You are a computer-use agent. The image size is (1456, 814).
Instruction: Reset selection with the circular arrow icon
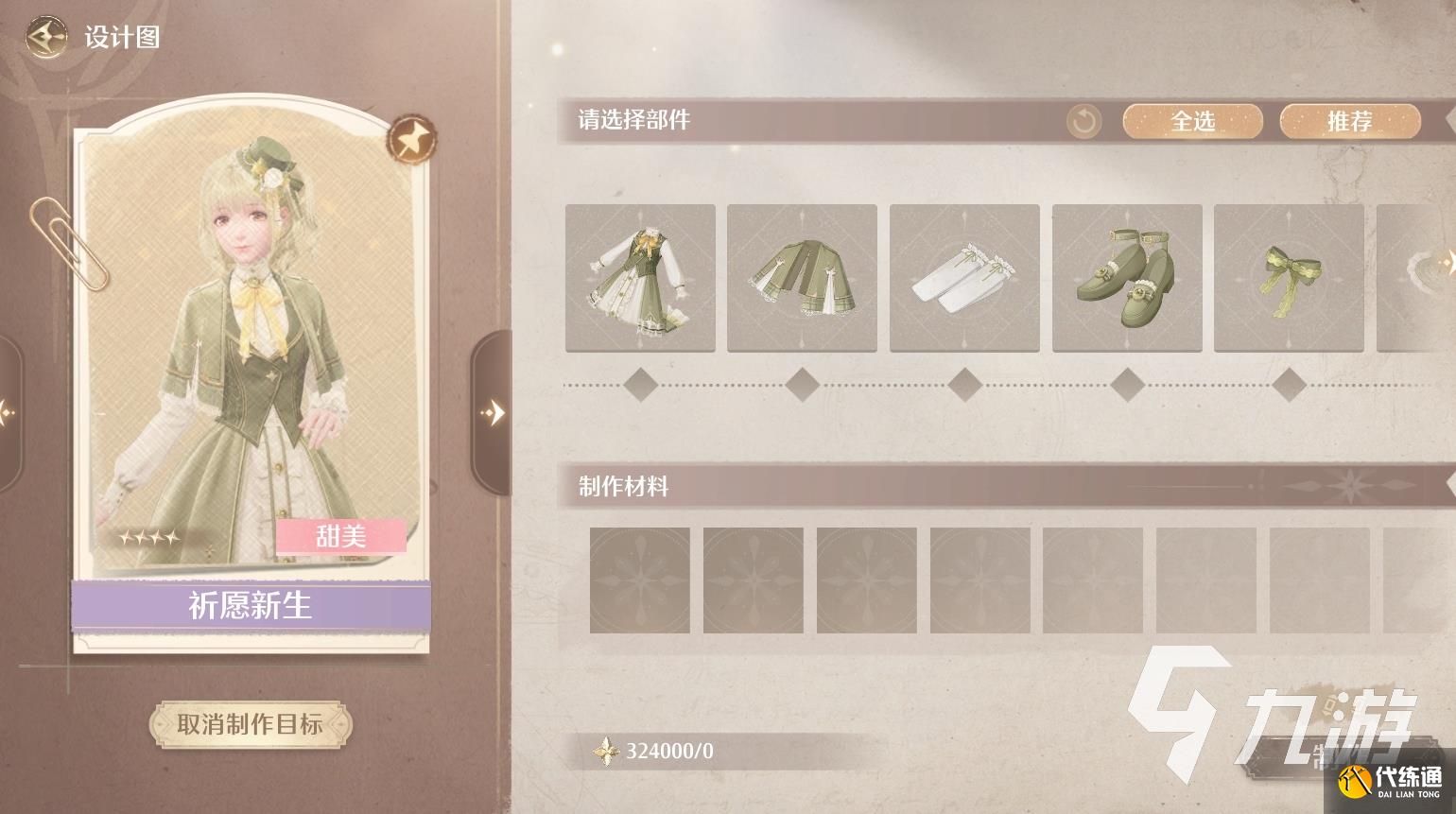coord(1084,121)
